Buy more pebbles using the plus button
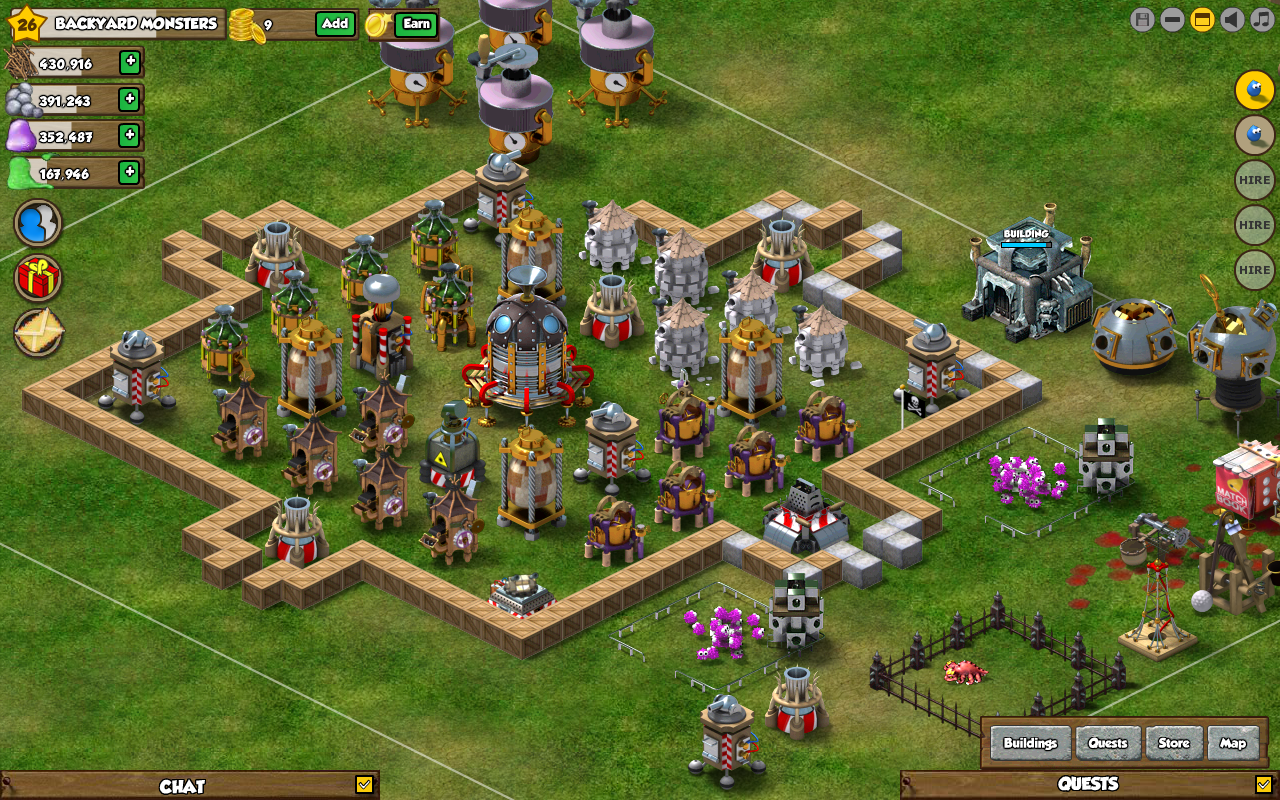Viewport: 1280px width, 800px height. [129, 99]
